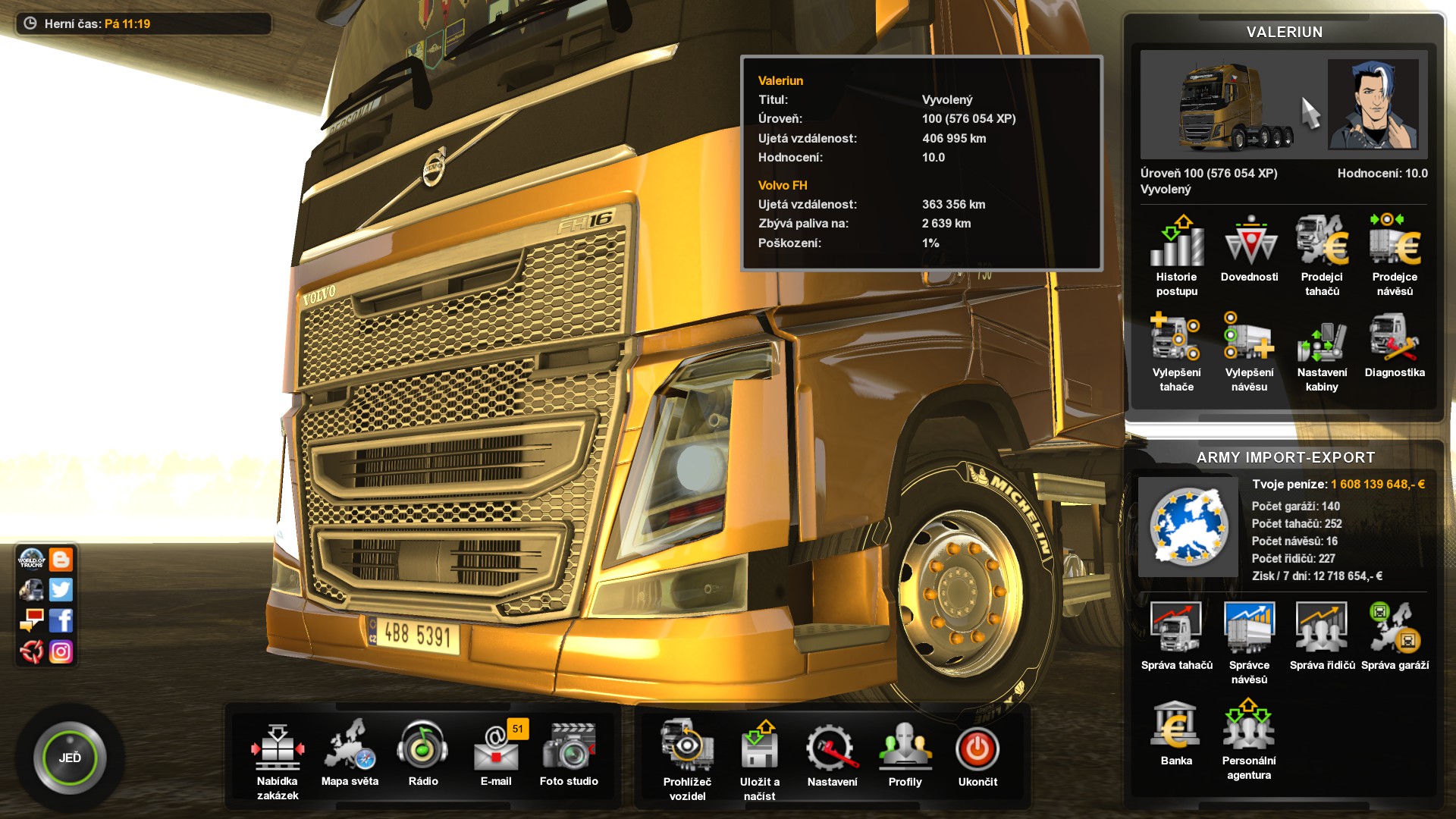This screenshot has height=819, width=1456.
Task: Check E-mail with 51 unread messages
Action: point(497,751)
